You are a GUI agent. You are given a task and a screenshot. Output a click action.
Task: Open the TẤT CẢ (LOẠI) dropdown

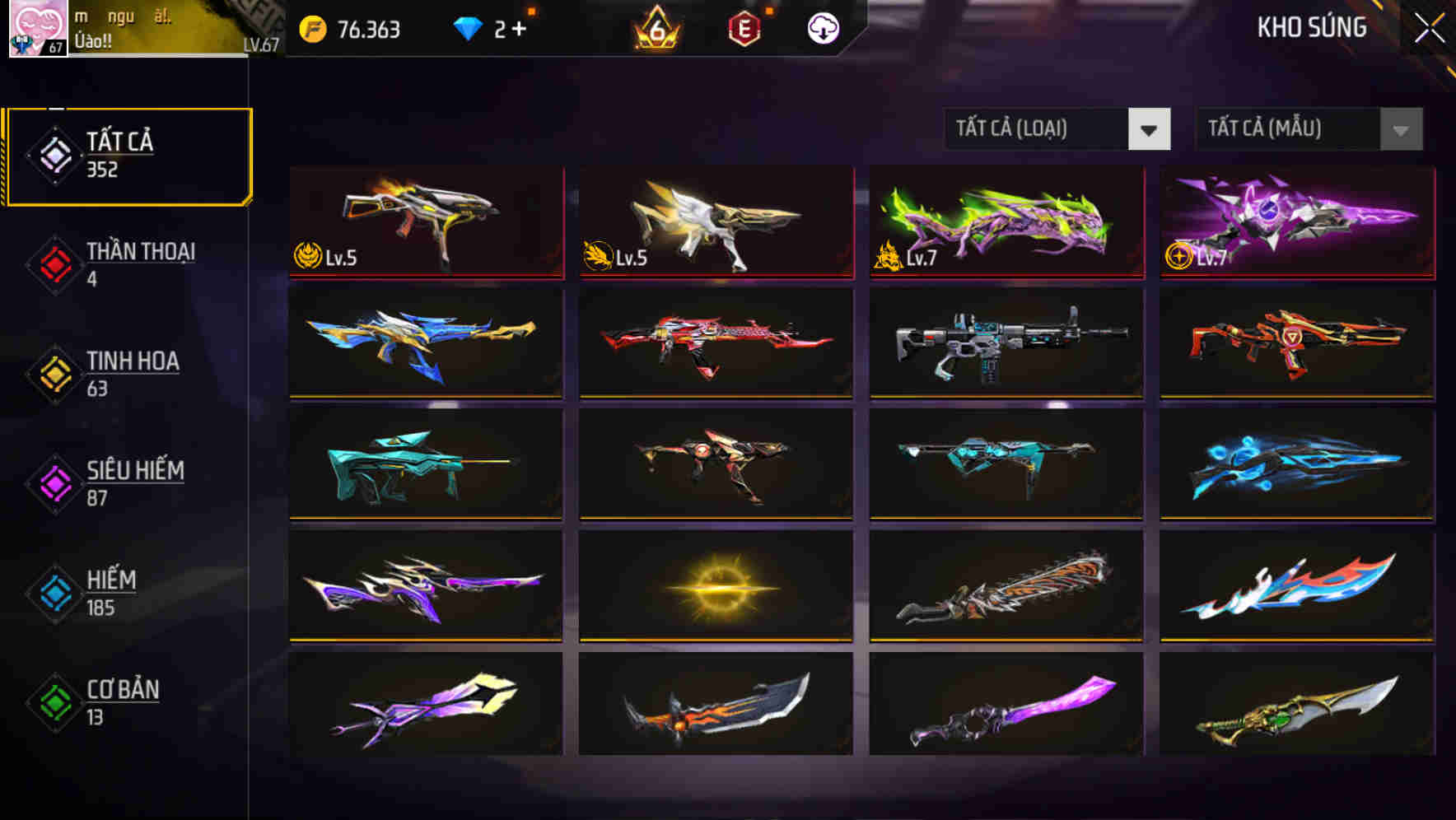click(x=1057, y=129)
